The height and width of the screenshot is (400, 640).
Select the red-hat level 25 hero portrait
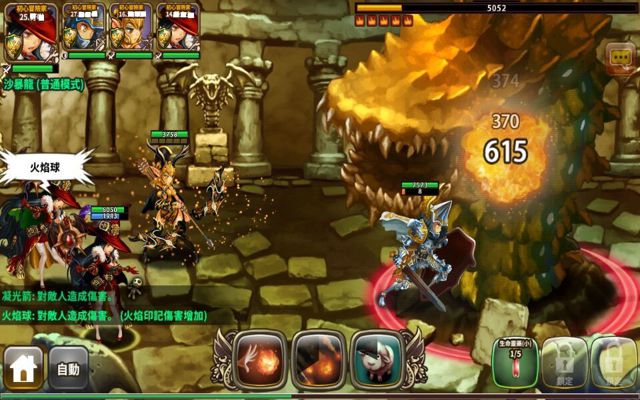[27, 30]
